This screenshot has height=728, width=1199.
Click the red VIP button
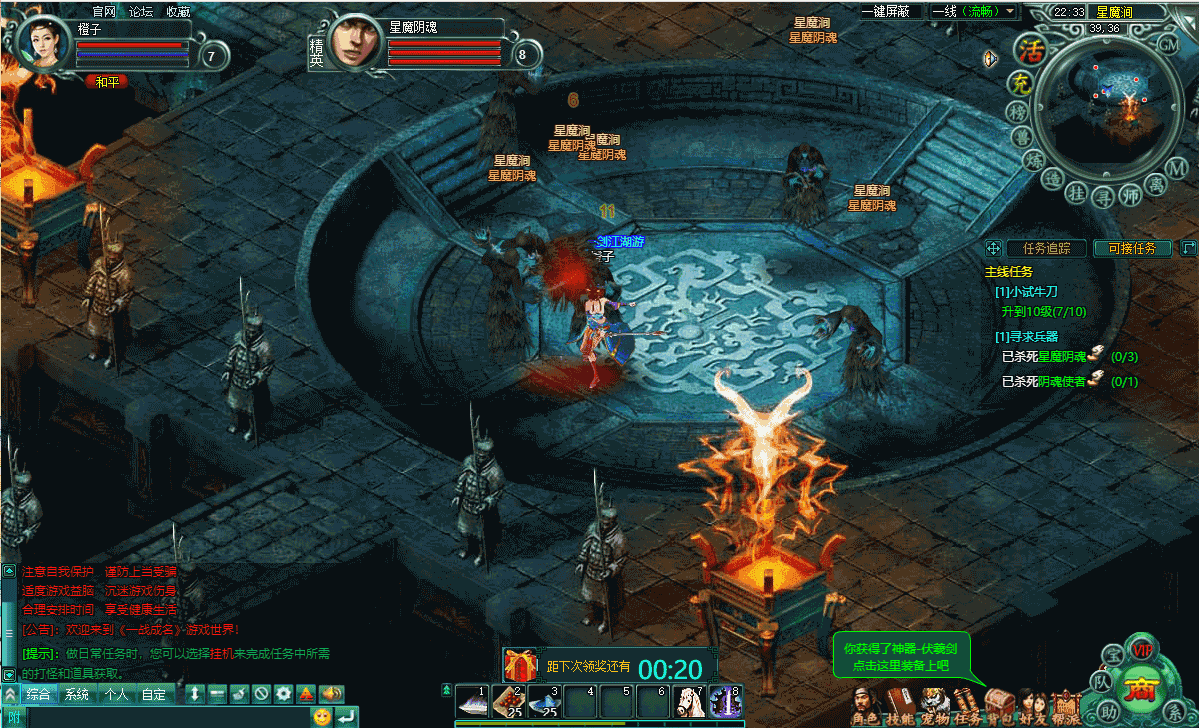(1142, 651)
